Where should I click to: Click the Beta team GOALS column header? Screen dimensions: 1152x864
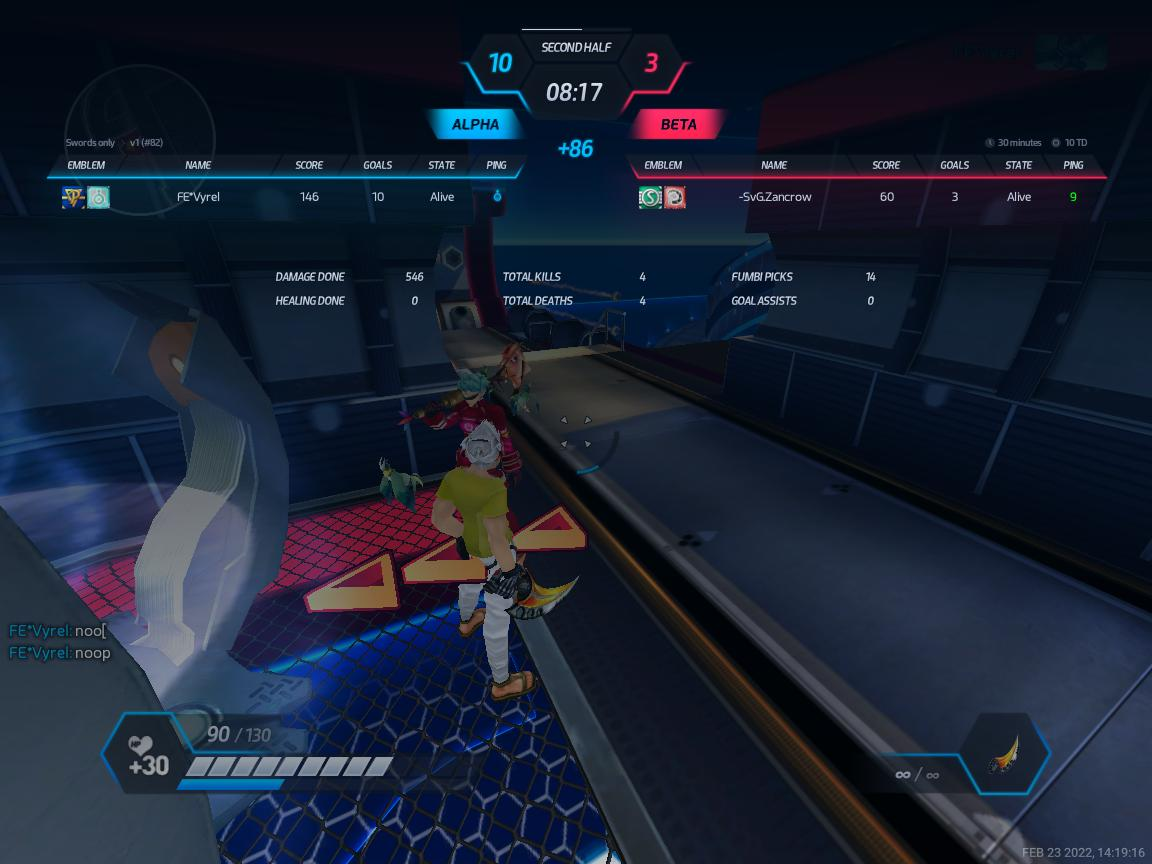coord(954,165)
